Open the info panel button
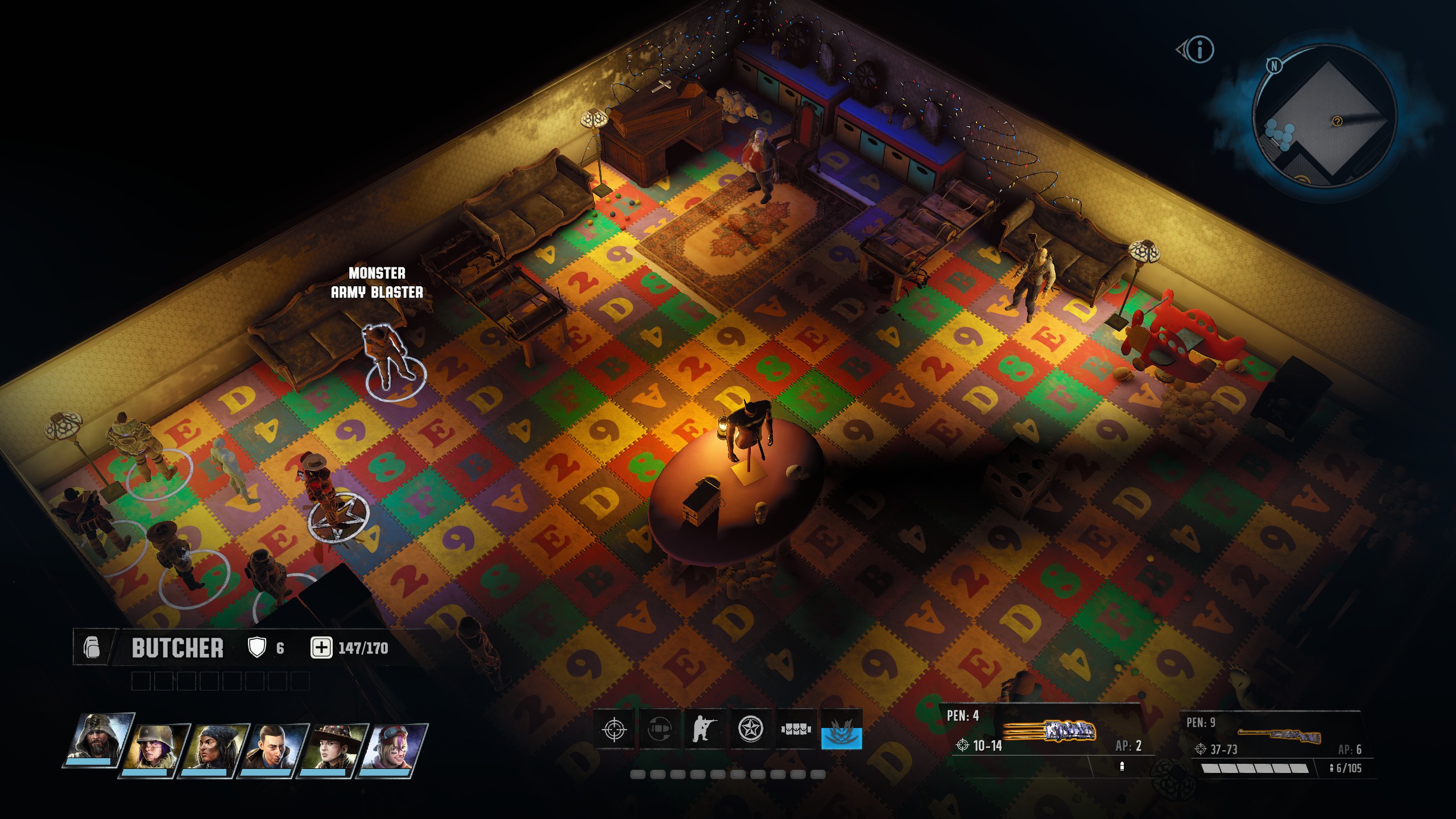 click(1199, 49)
